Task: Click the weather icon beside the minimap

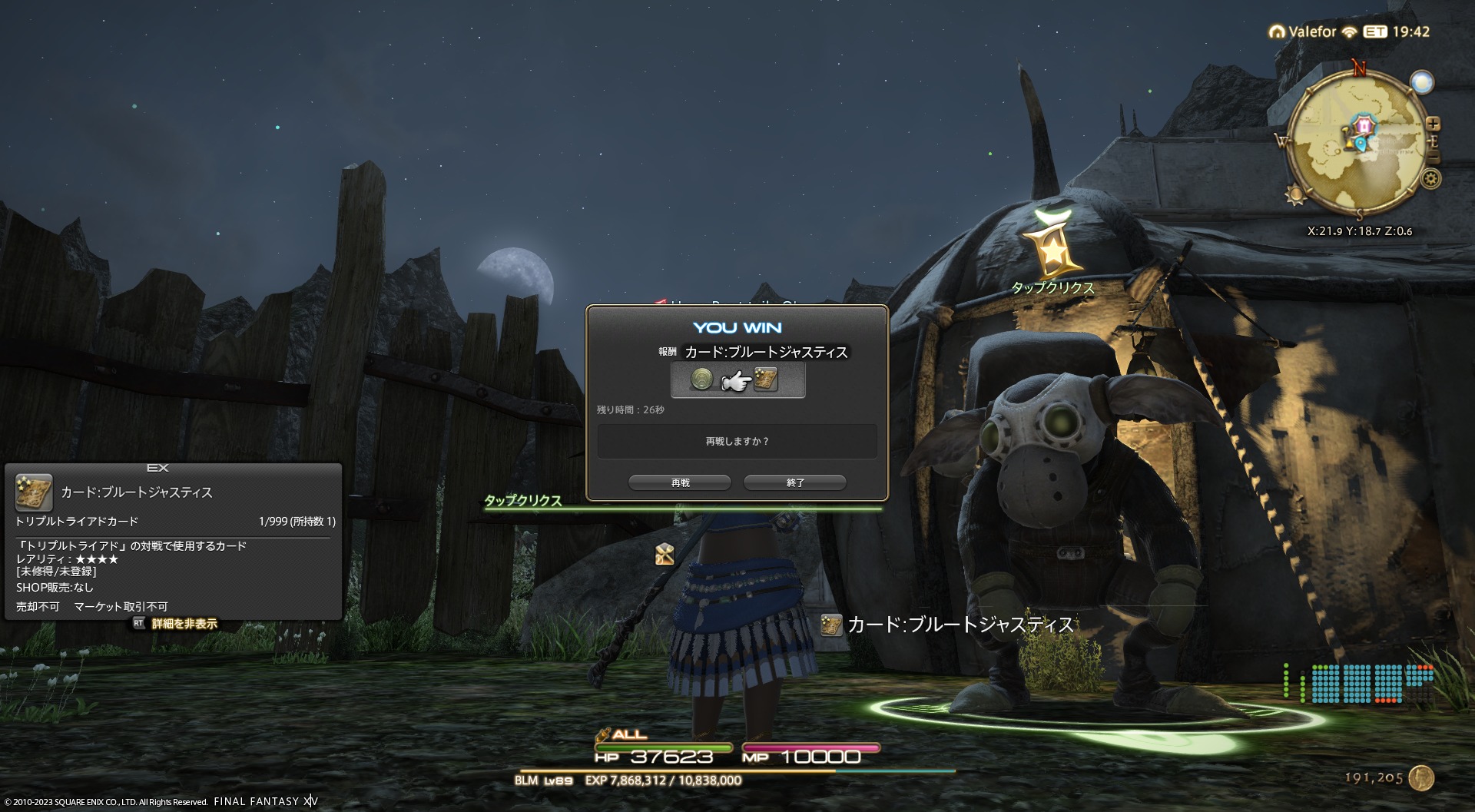Action: tap(1422, 82)
